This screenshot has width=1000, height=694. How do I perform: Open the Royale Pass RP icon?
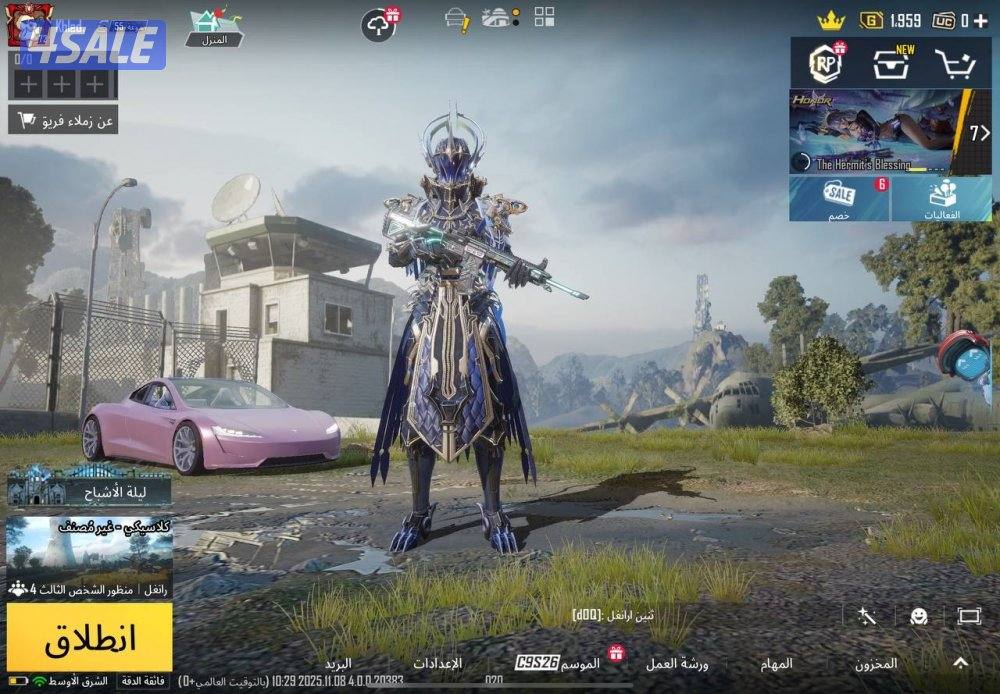826,64
